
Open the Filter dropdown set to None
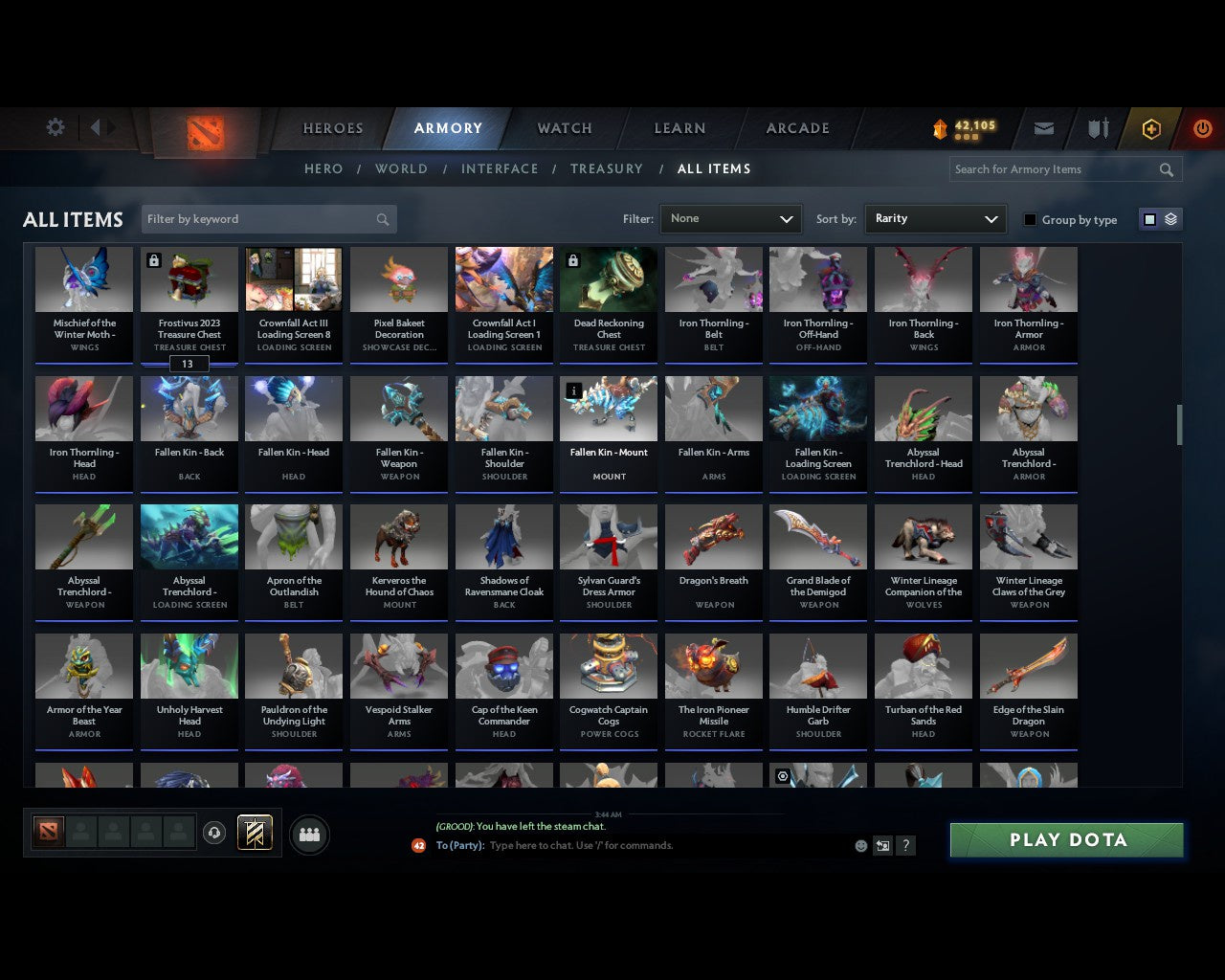(730, 218)
